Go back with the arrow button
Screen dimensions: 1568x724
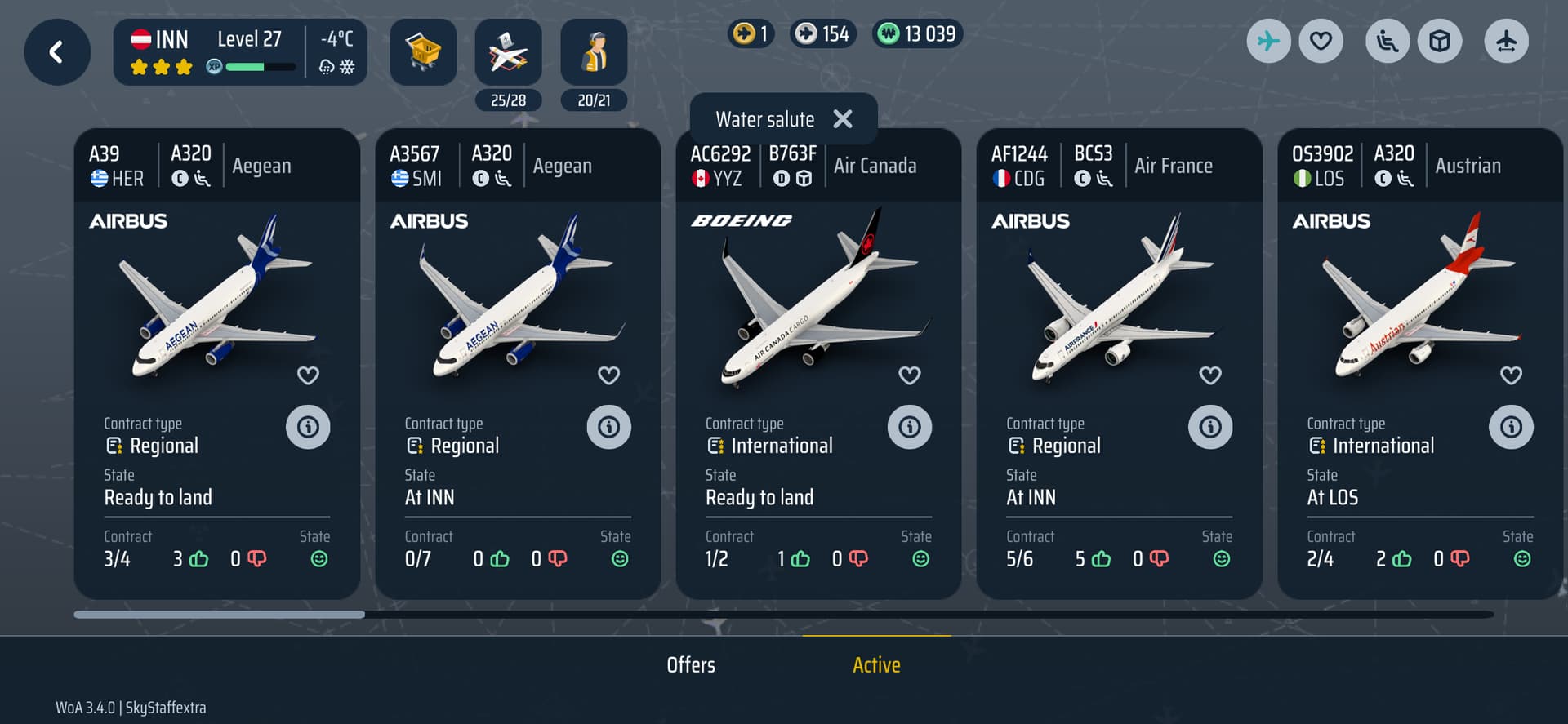tap(56, 52)
